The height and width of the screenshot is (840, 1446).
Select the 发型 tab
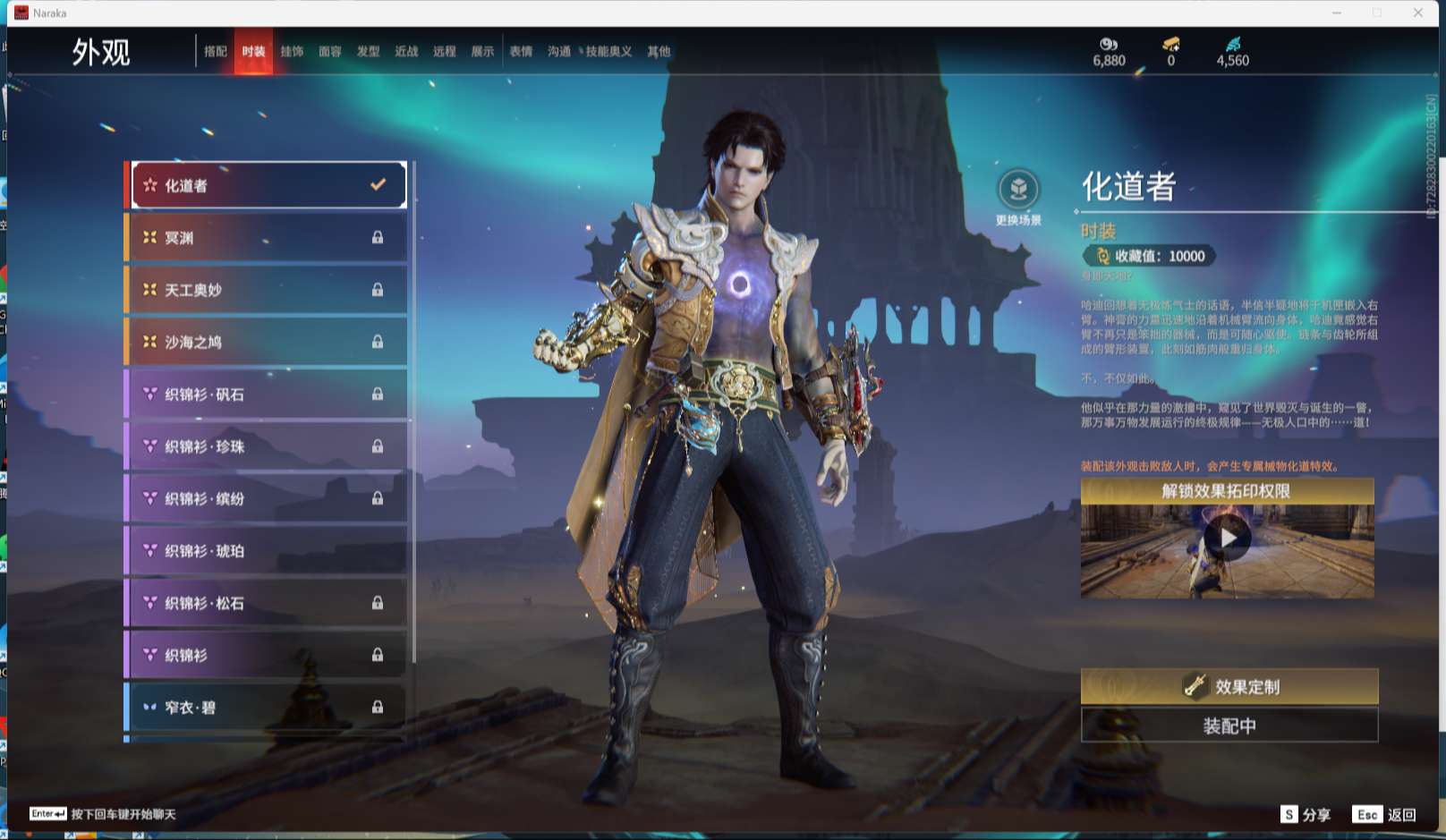[368, 52]
